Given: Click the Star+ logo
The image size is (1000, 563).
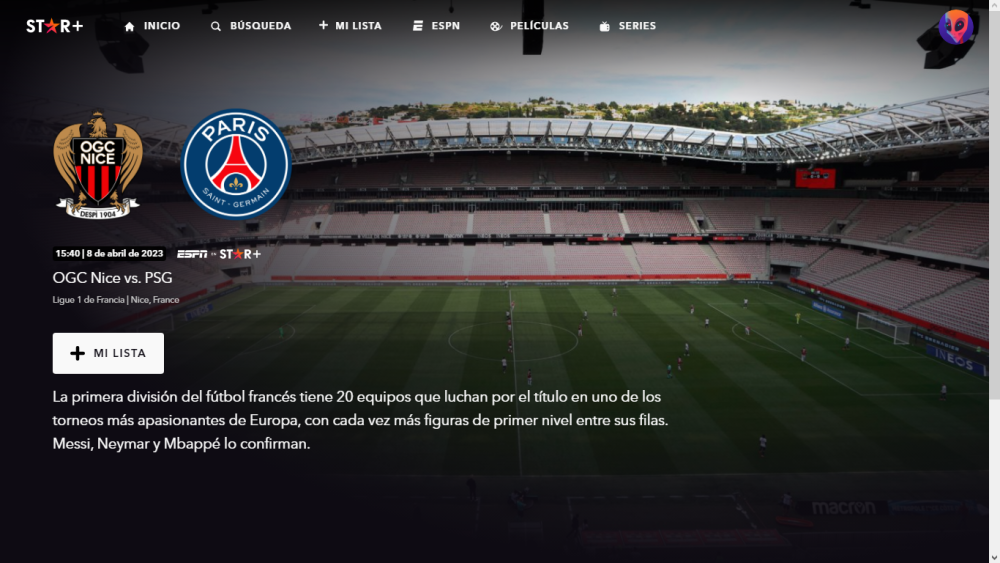Looking at the screenshot, I should tap(54, 26).
